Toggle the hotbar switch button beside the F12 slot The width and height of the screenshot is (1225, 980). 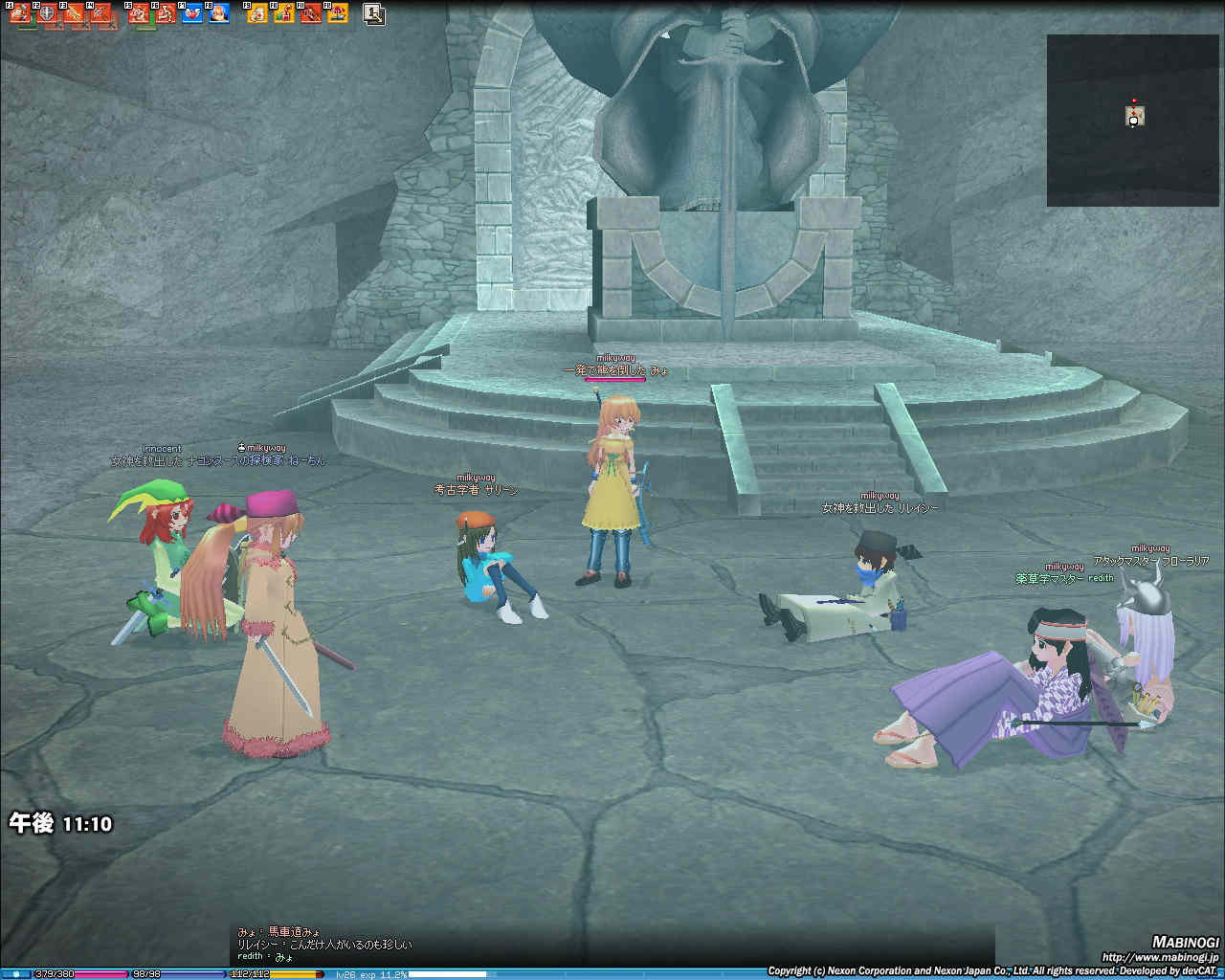coord(374,13)
